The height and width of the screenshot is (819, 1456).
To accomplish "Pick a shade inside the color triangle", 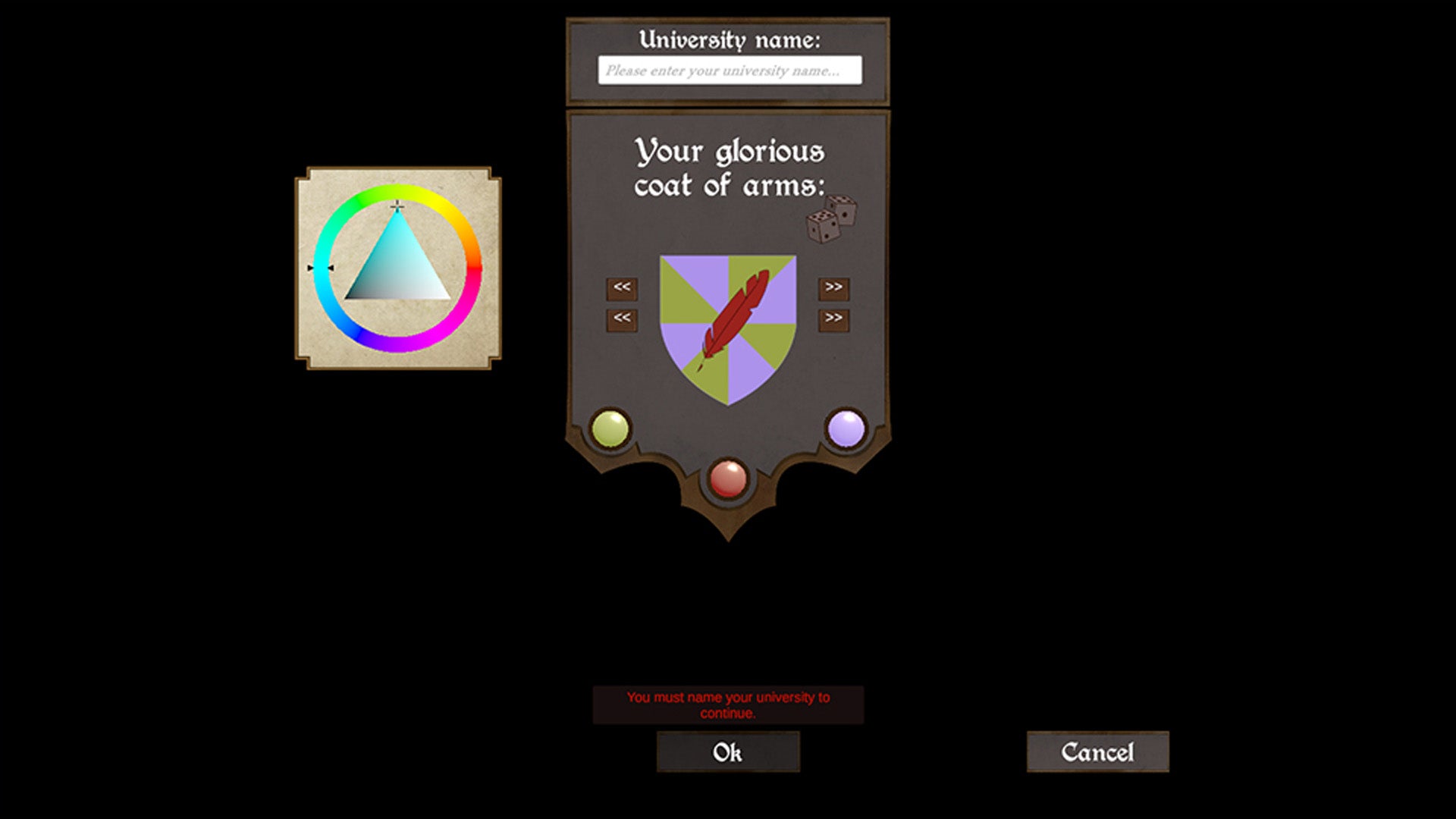I will [397, 265].
